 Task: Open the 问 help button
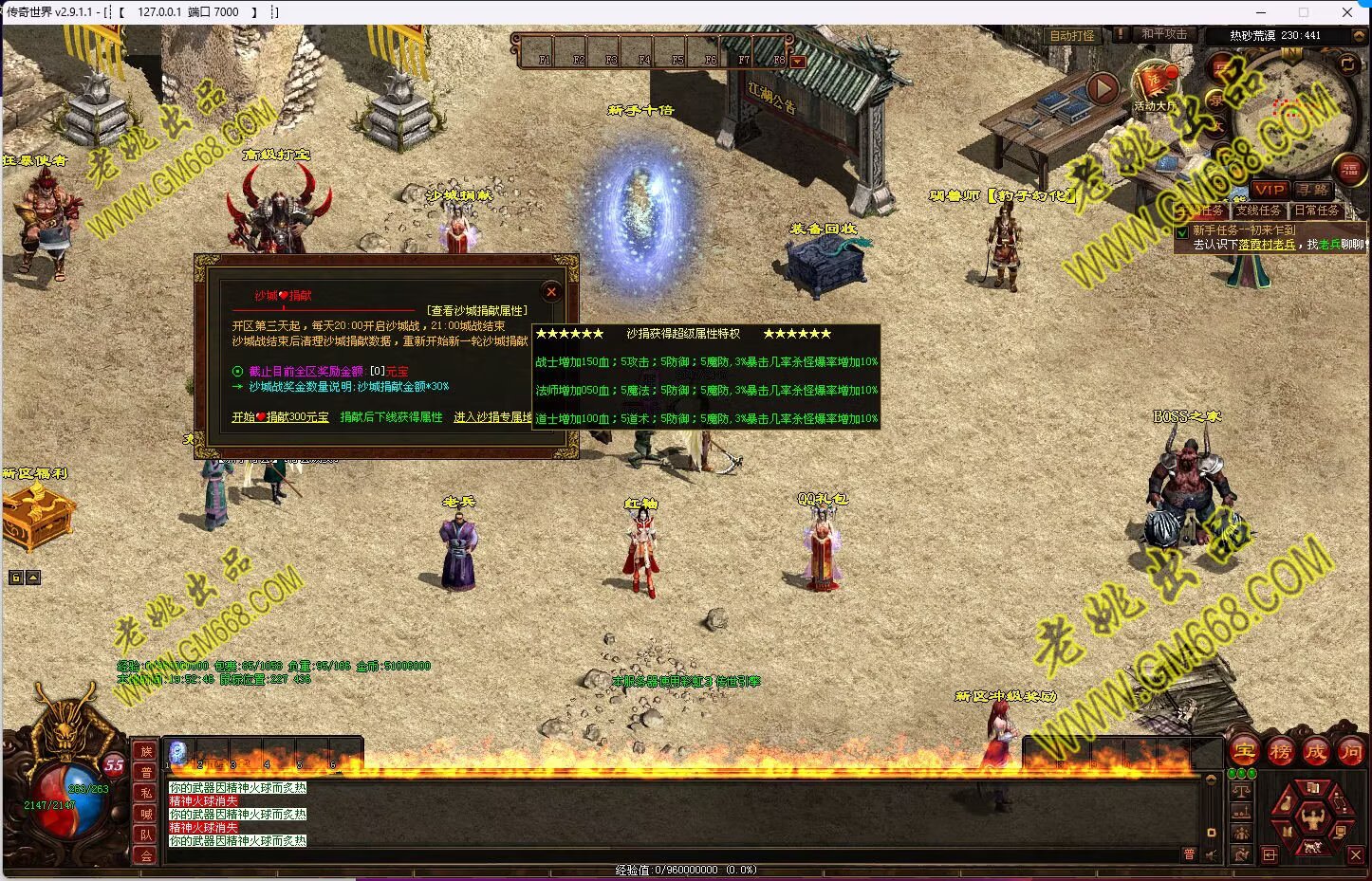click(1351, 752)
